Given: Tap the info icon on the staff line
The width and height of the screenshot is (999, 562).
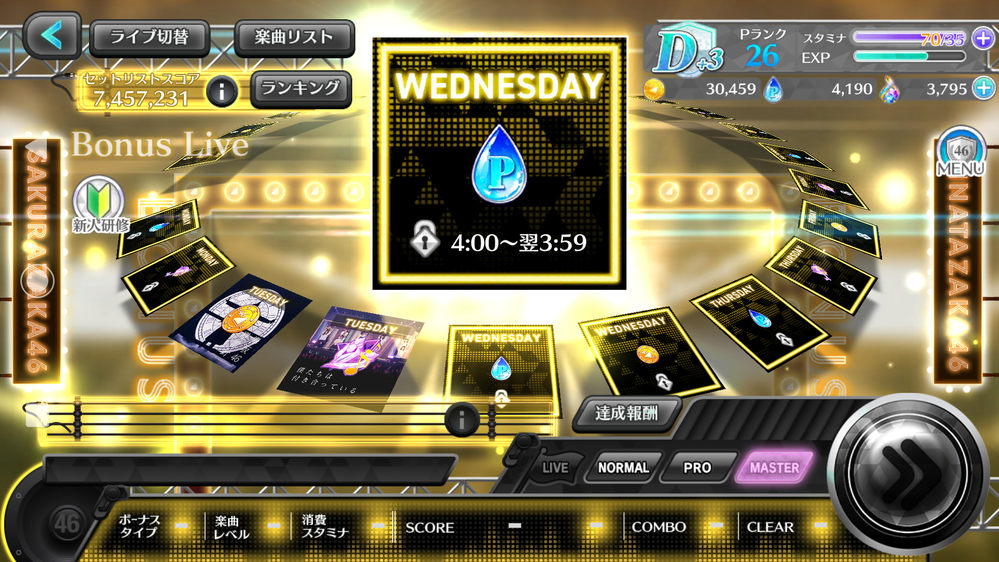Looking at the screenshot, I should point(461,420).
